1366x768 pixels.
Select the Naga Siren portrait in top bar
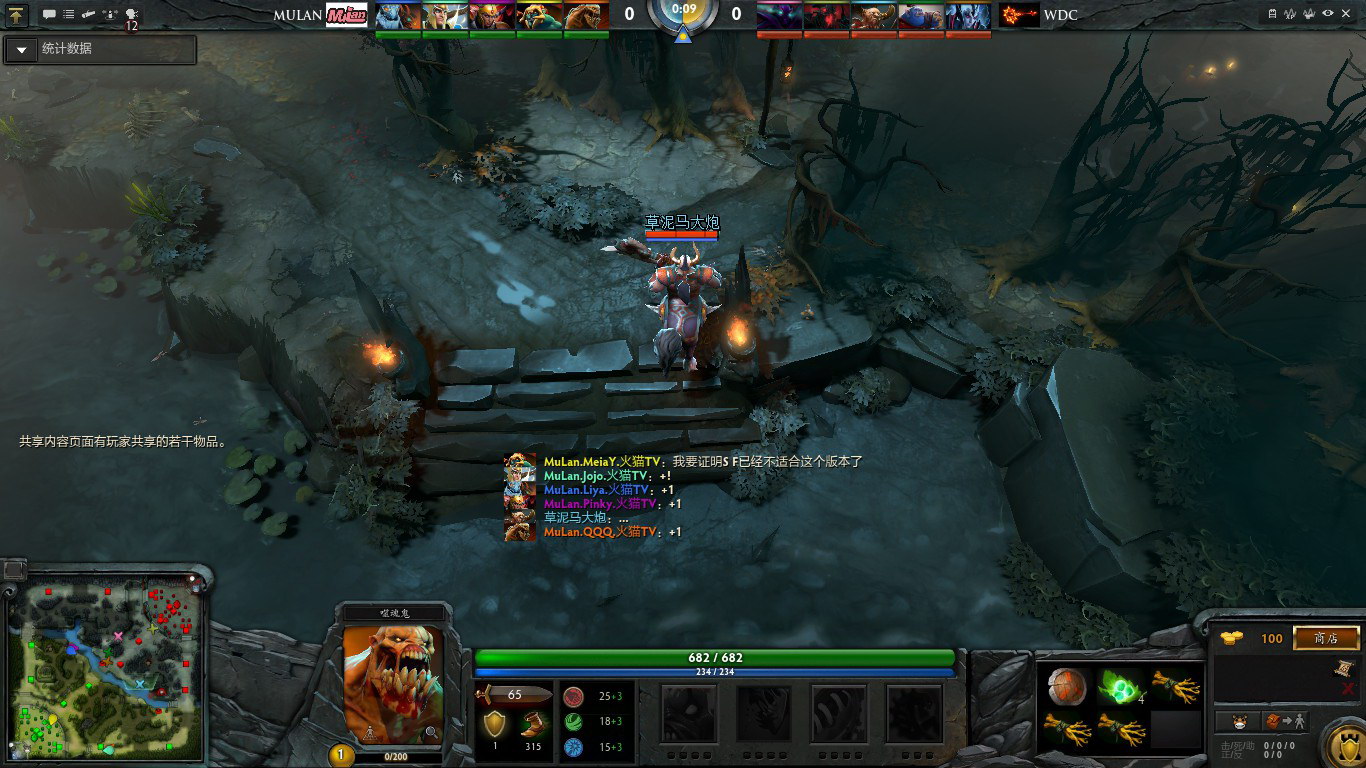tap(398, 15)
